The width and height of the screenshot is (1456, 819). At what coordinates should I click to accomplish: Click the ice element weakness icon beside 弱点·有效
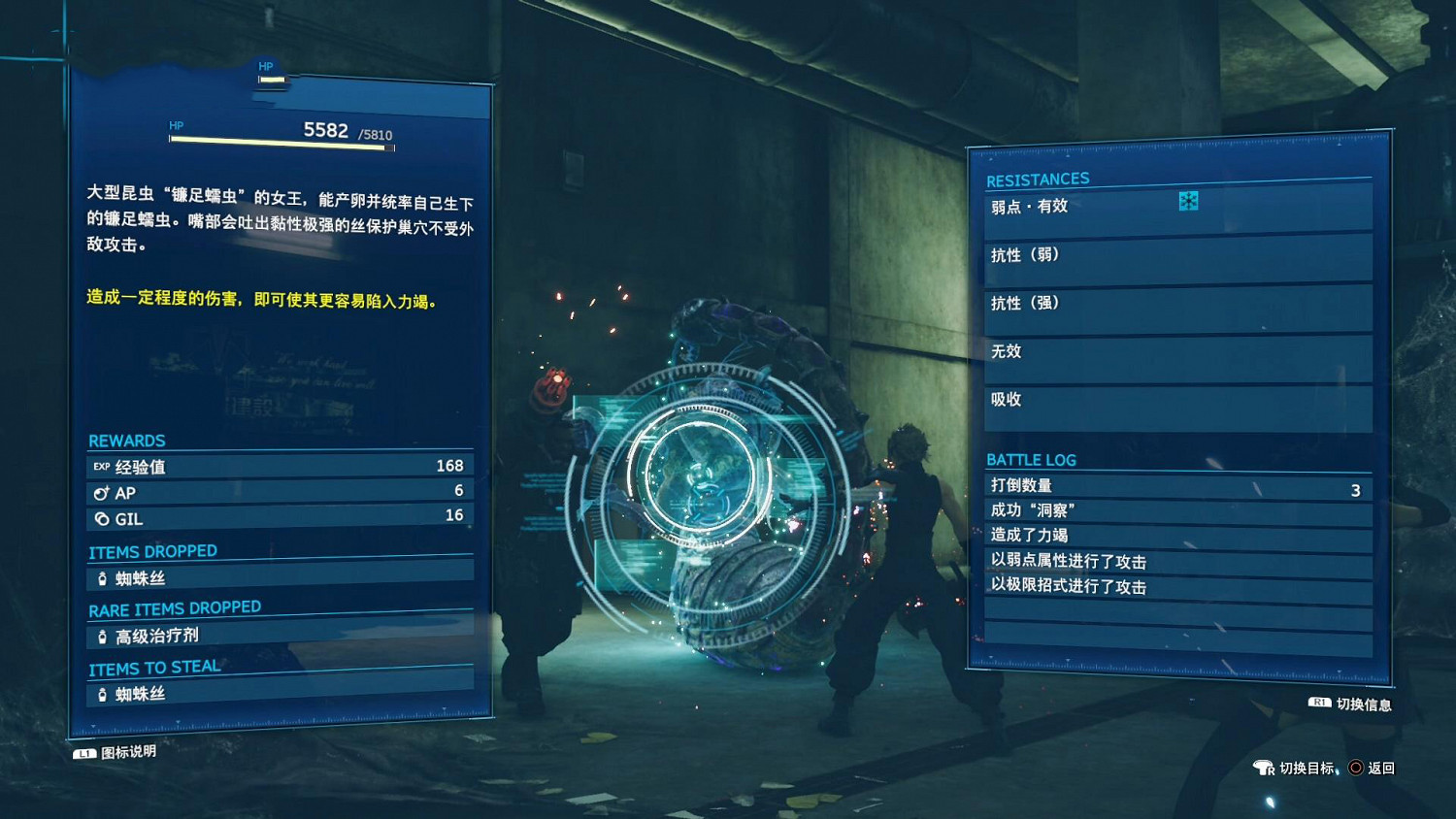tap(1191, 202)
